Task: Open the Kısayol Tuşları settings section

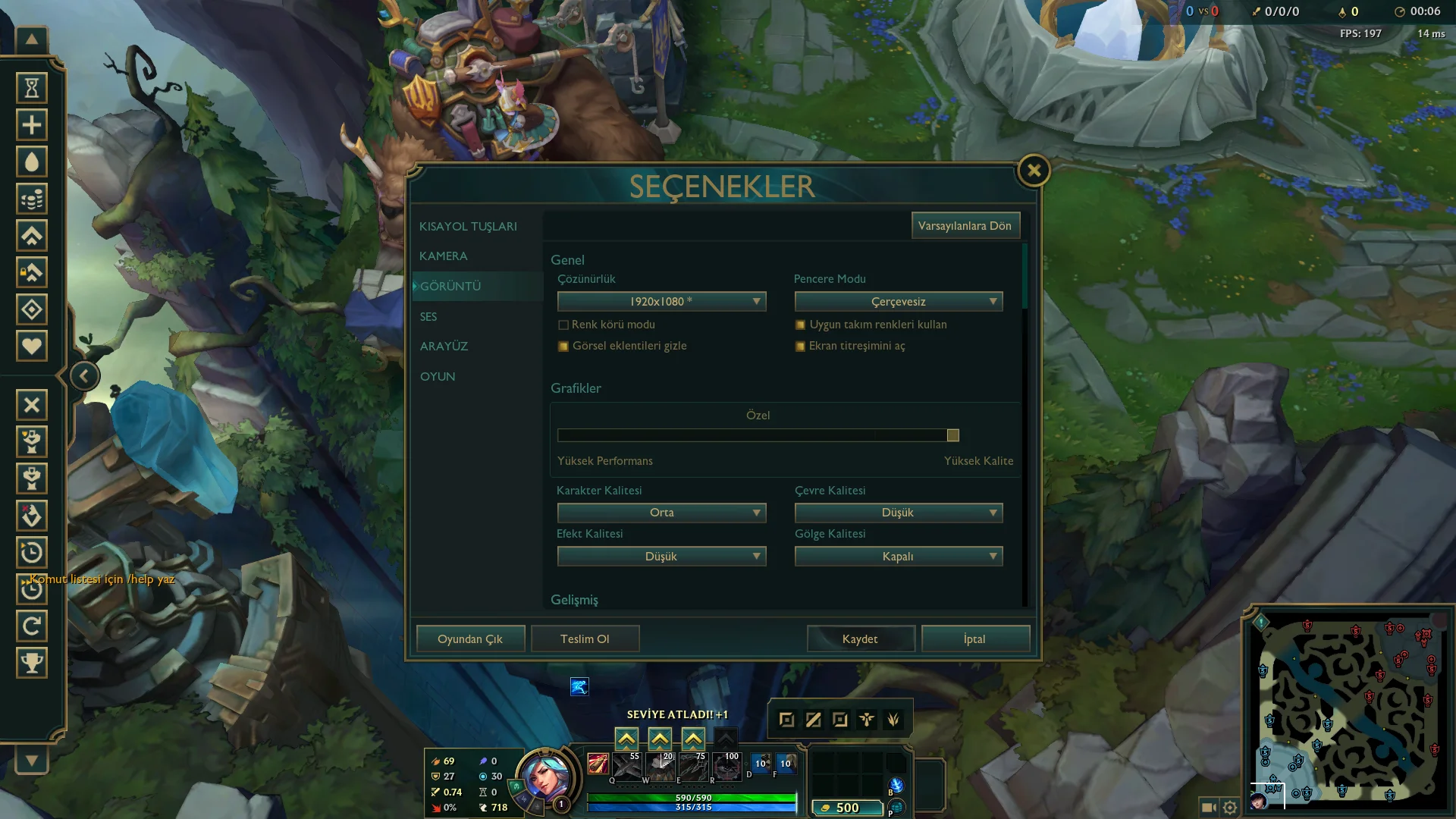Action: [x=468, y=227]
